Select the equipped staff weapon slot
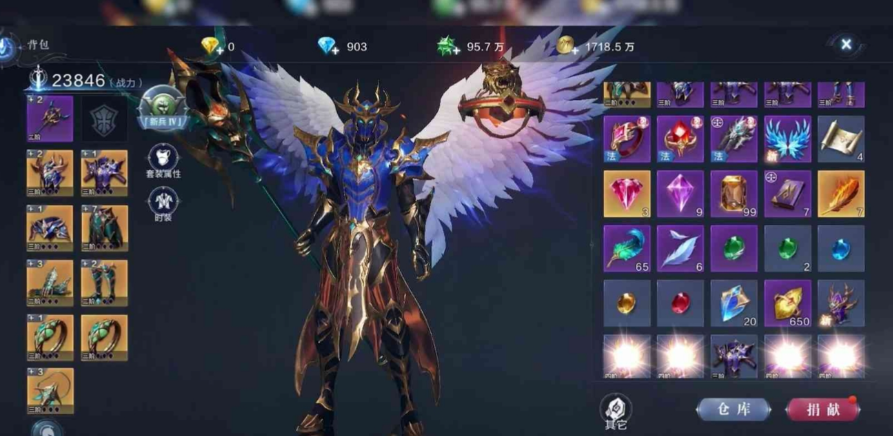893x436 pixels. coord(49,119)
